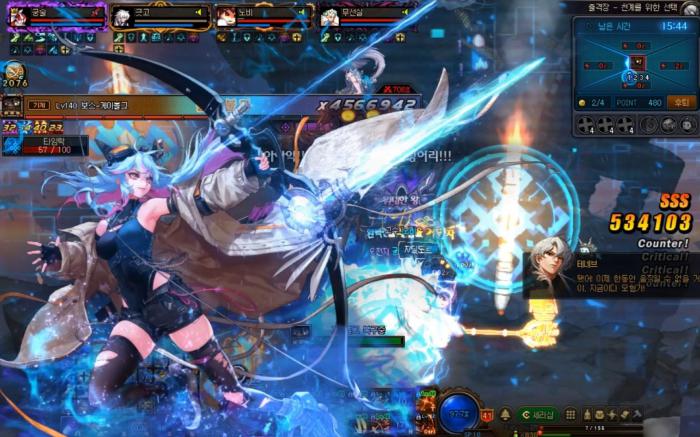The height and width of the screenshot is (437, 700).
Task: Select party member 코고's portrait frame
Action: (122, 17)
